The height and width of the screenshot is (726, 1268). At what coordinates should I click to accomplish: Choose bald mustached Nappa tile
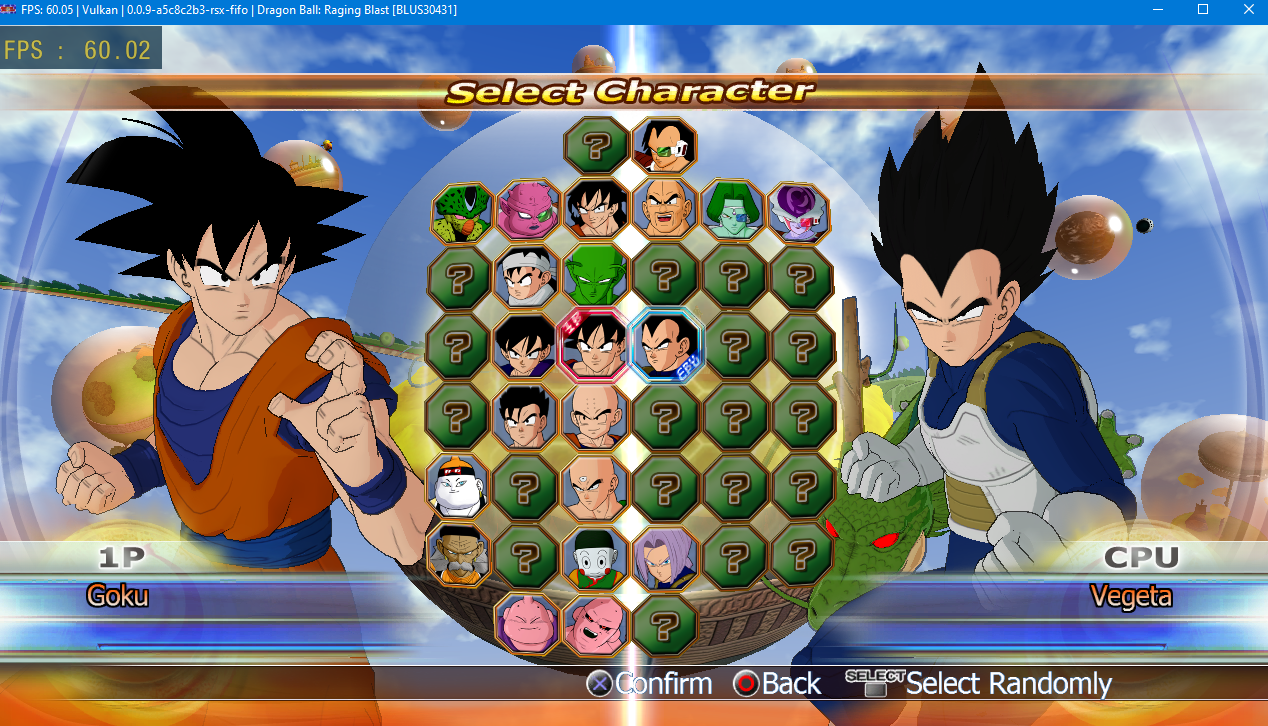[x=664, y=208]
